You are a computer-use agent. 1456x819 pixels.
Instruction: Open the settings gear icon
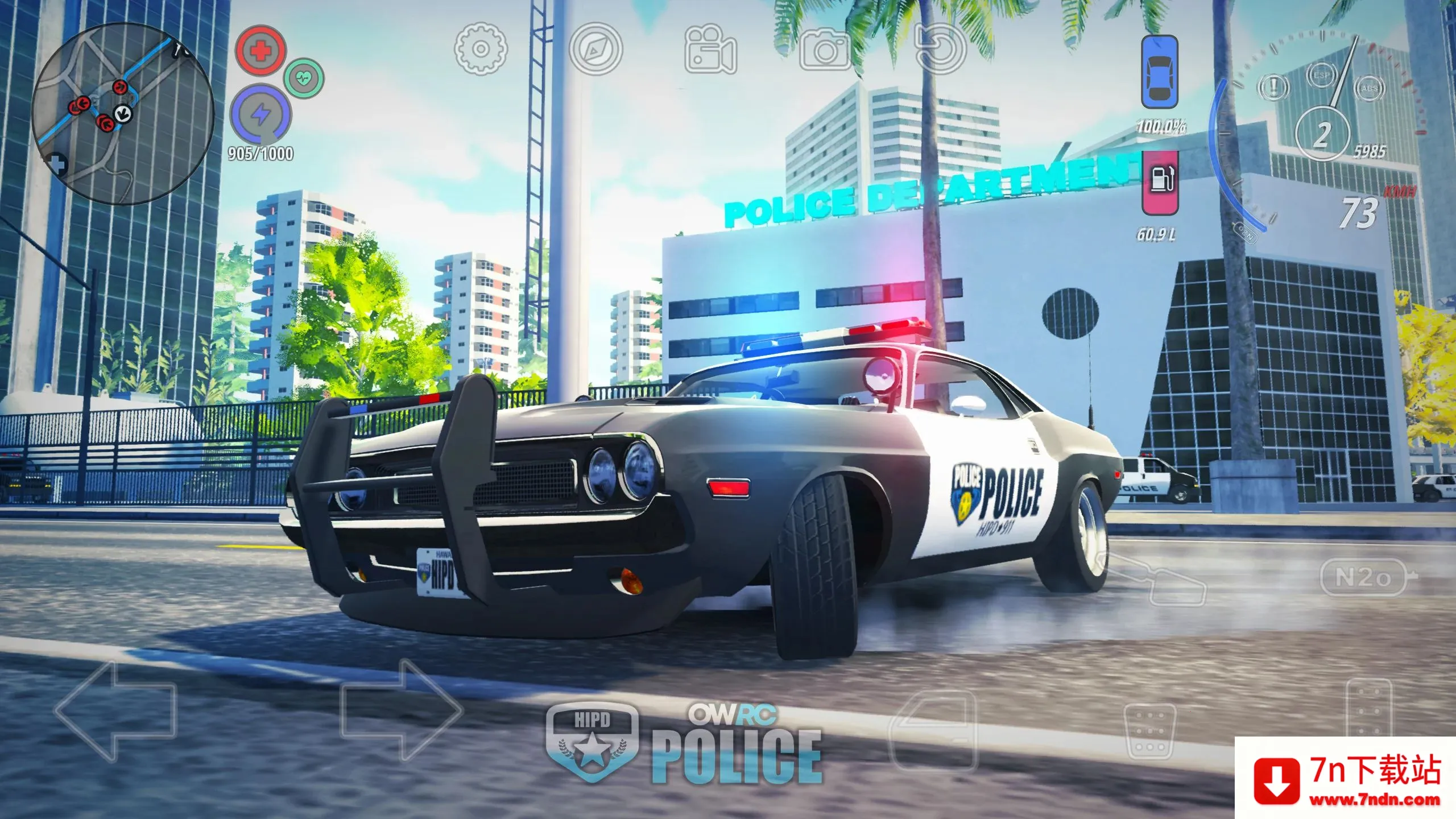click(x=479, y=50)
